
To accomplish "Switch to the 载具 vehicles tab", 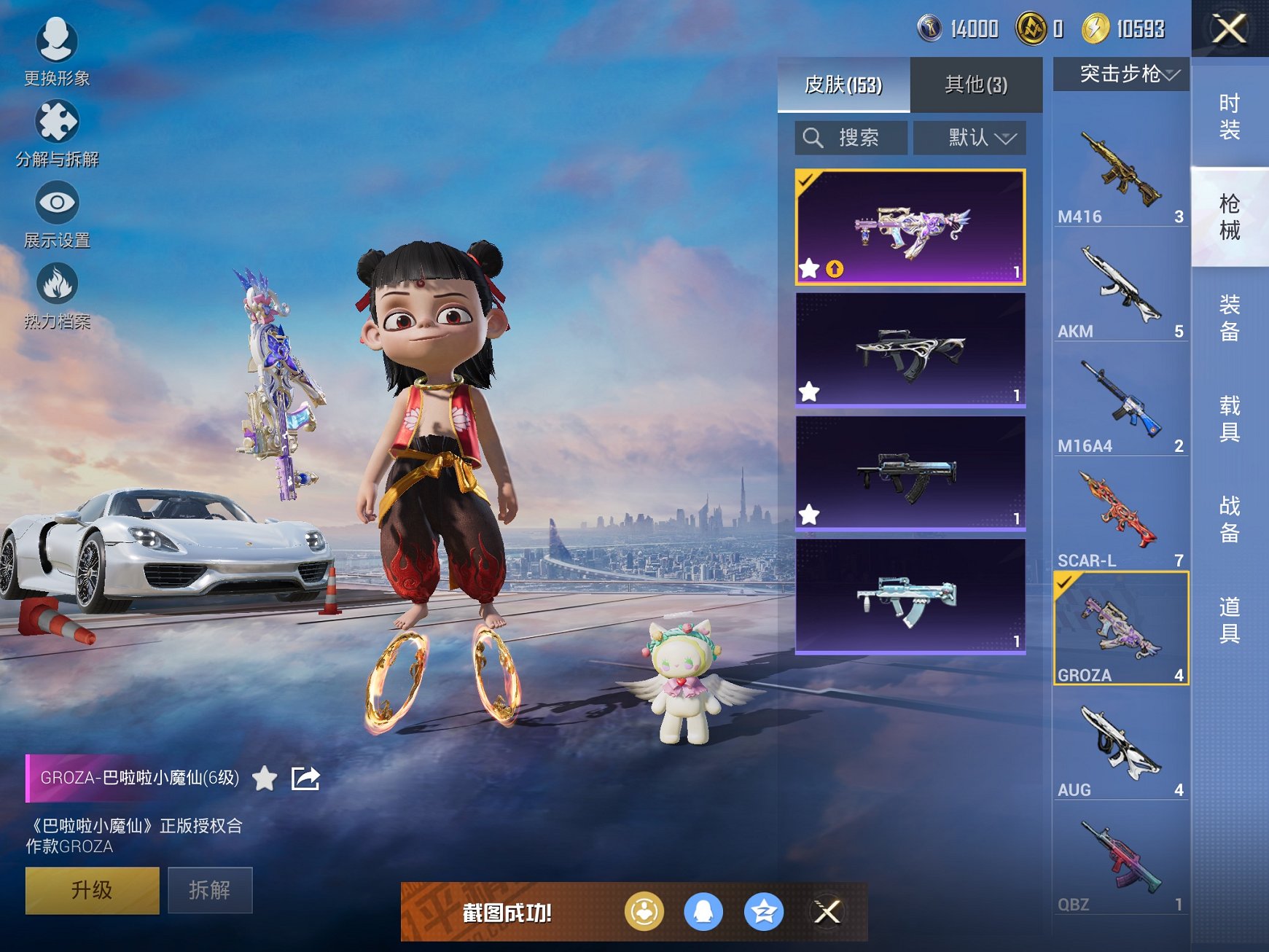I will [x=1230, y=418].
